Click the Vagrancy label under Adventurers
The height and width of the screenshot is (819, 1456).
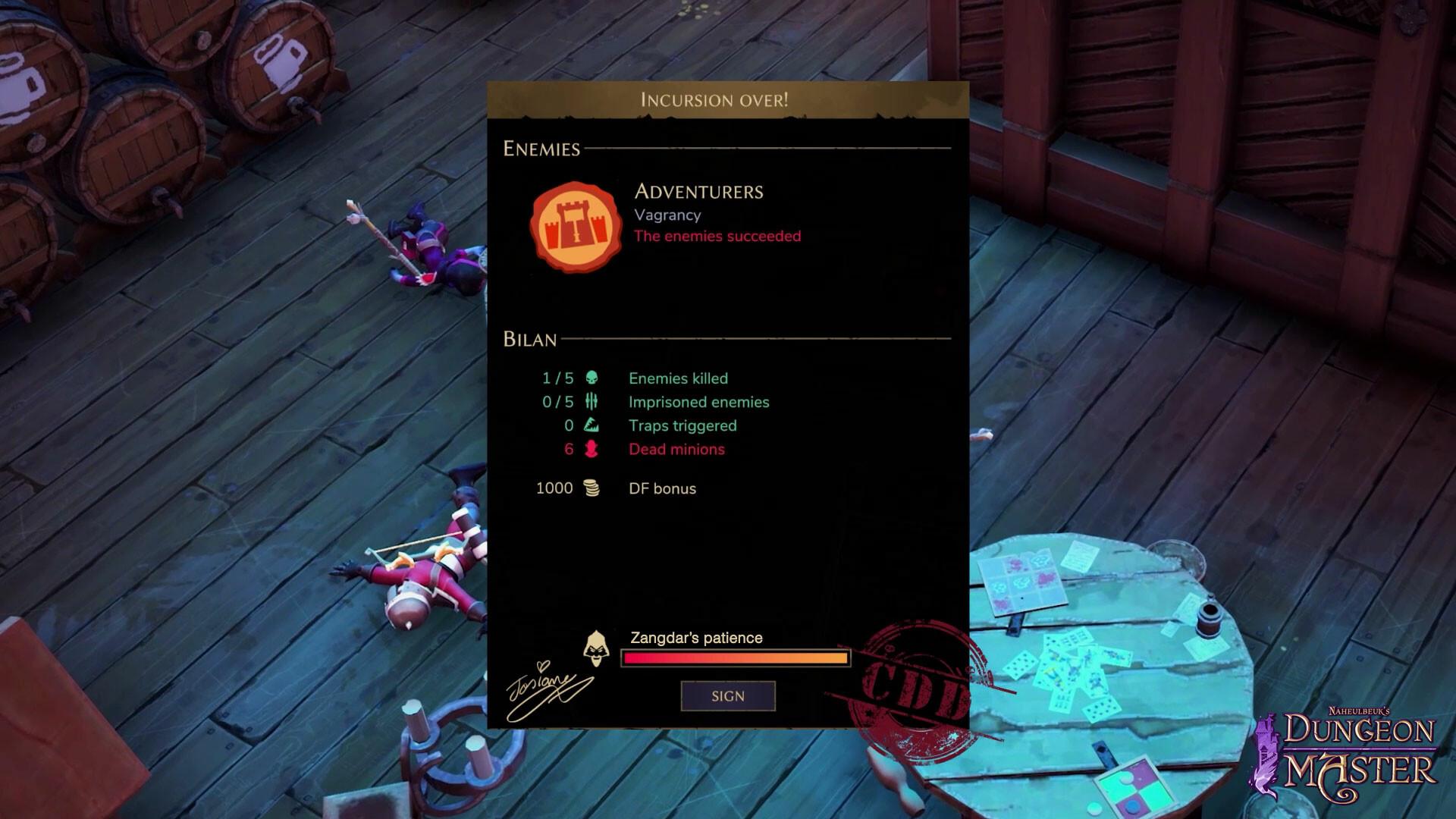point(668,215)
